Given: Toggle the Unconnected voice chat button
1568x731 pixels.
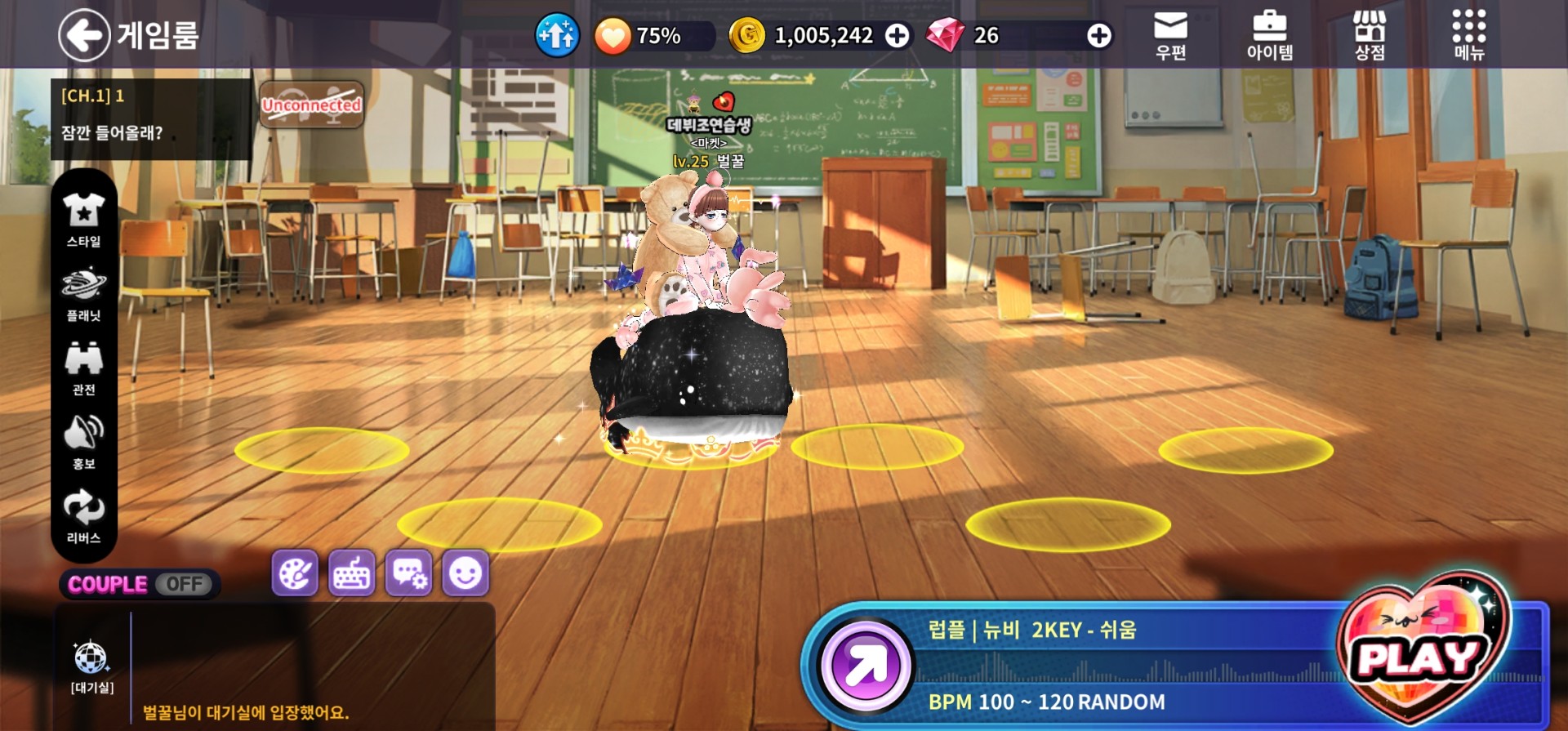Looking at the screenshot, I should click(x=311, y=105).
